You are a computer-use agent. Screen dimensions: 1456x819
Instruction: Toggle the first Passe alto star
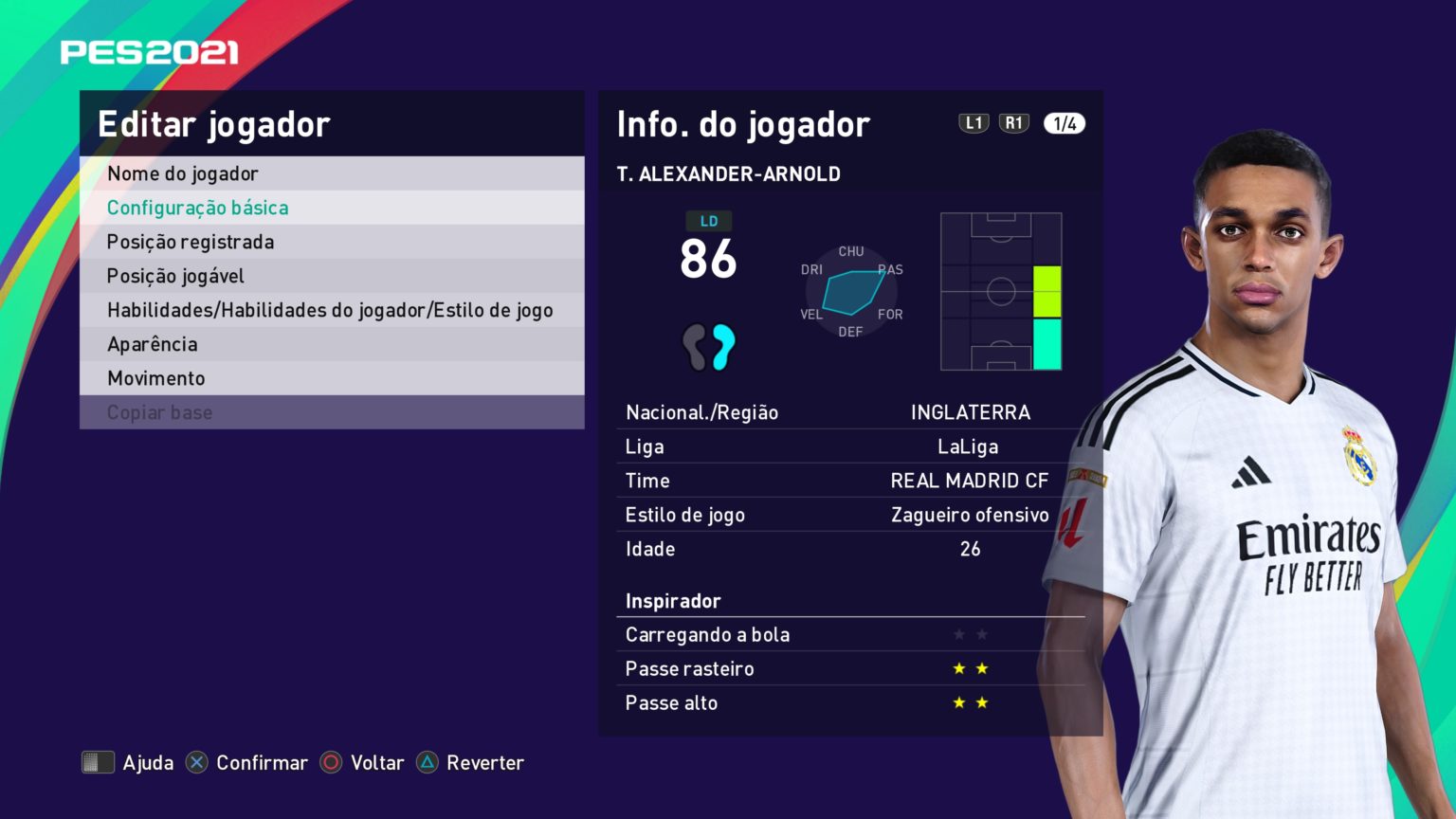pos(957,702)
